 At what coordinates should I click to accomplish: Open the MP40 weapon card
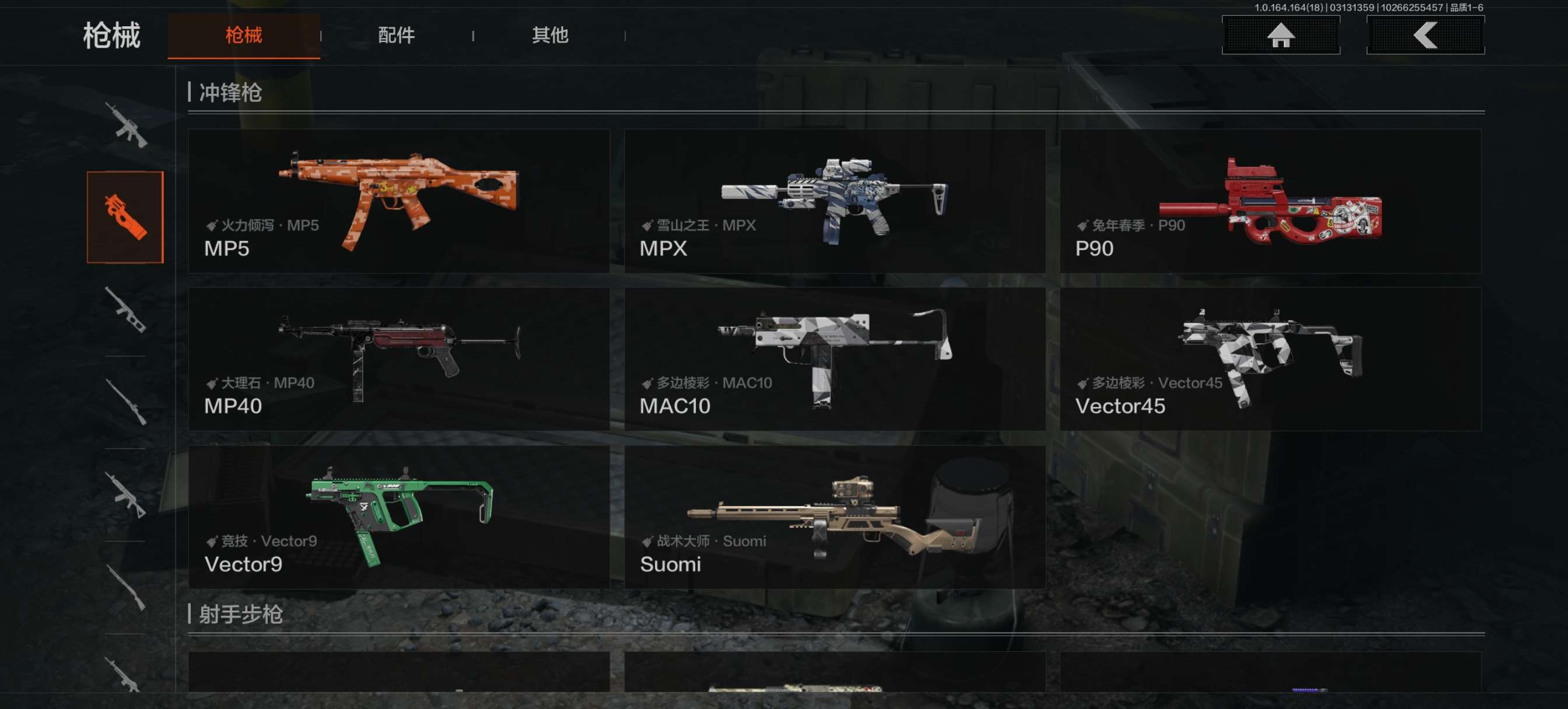tap(398, 359)
